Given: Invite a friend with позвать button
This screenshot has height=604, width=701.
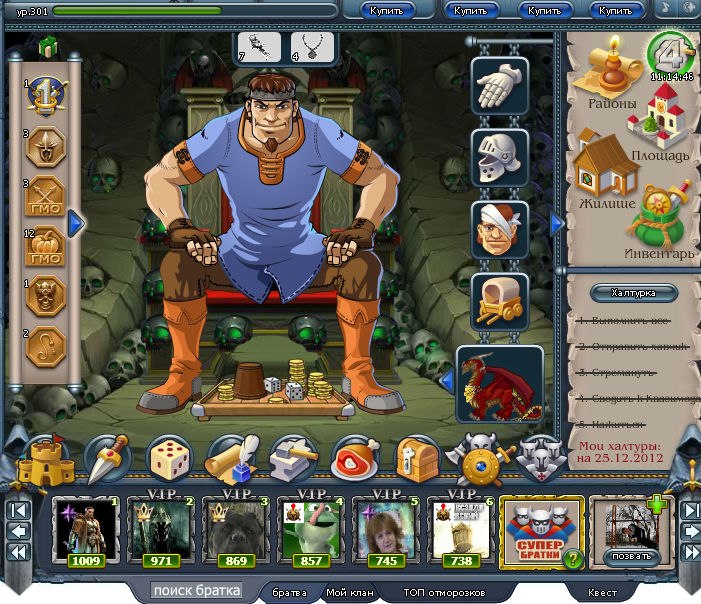Looking at the screenshot, I should pyautogui.click(x=633, y=555).
